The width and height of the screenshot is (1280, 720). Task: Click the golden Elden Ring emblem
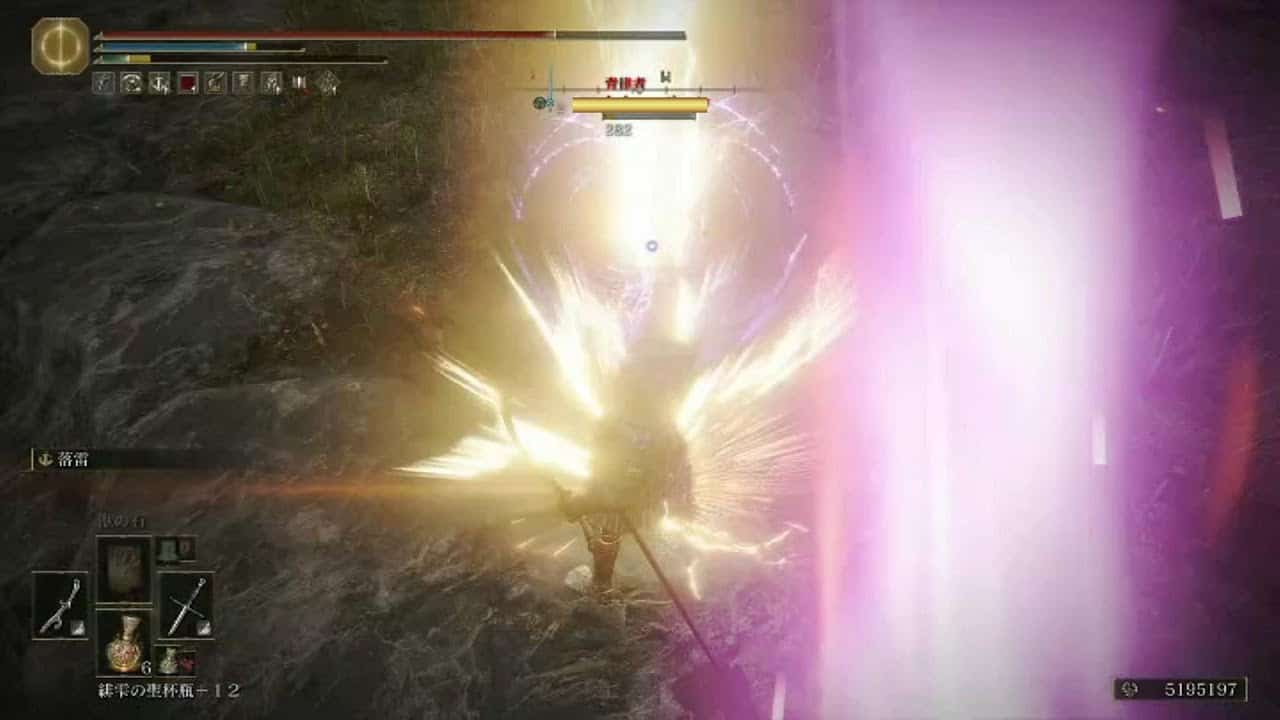tap(60, 46)
